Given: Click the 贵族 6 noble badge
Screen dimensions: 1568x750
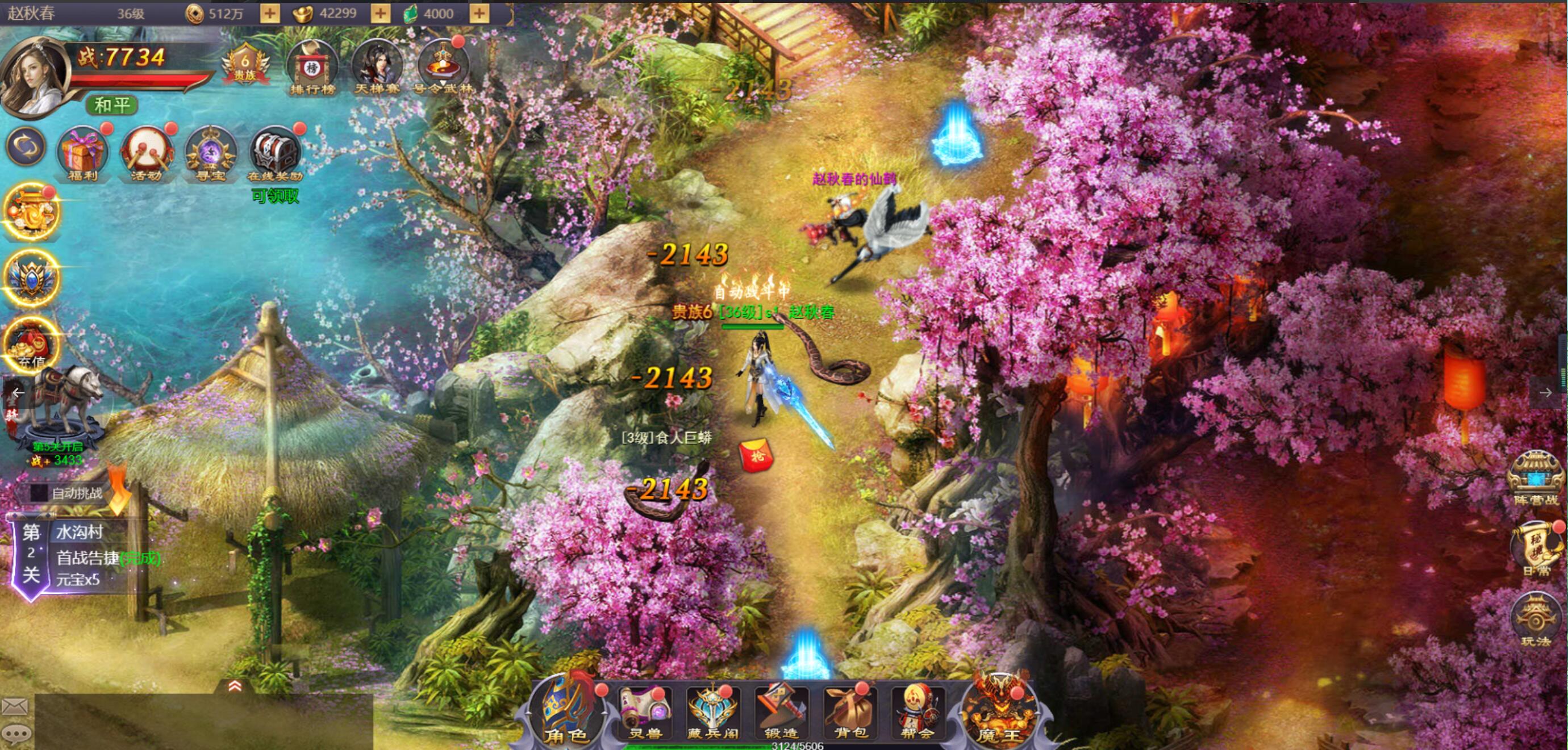Looking at the screenshot, I should [x=245, y=65].
